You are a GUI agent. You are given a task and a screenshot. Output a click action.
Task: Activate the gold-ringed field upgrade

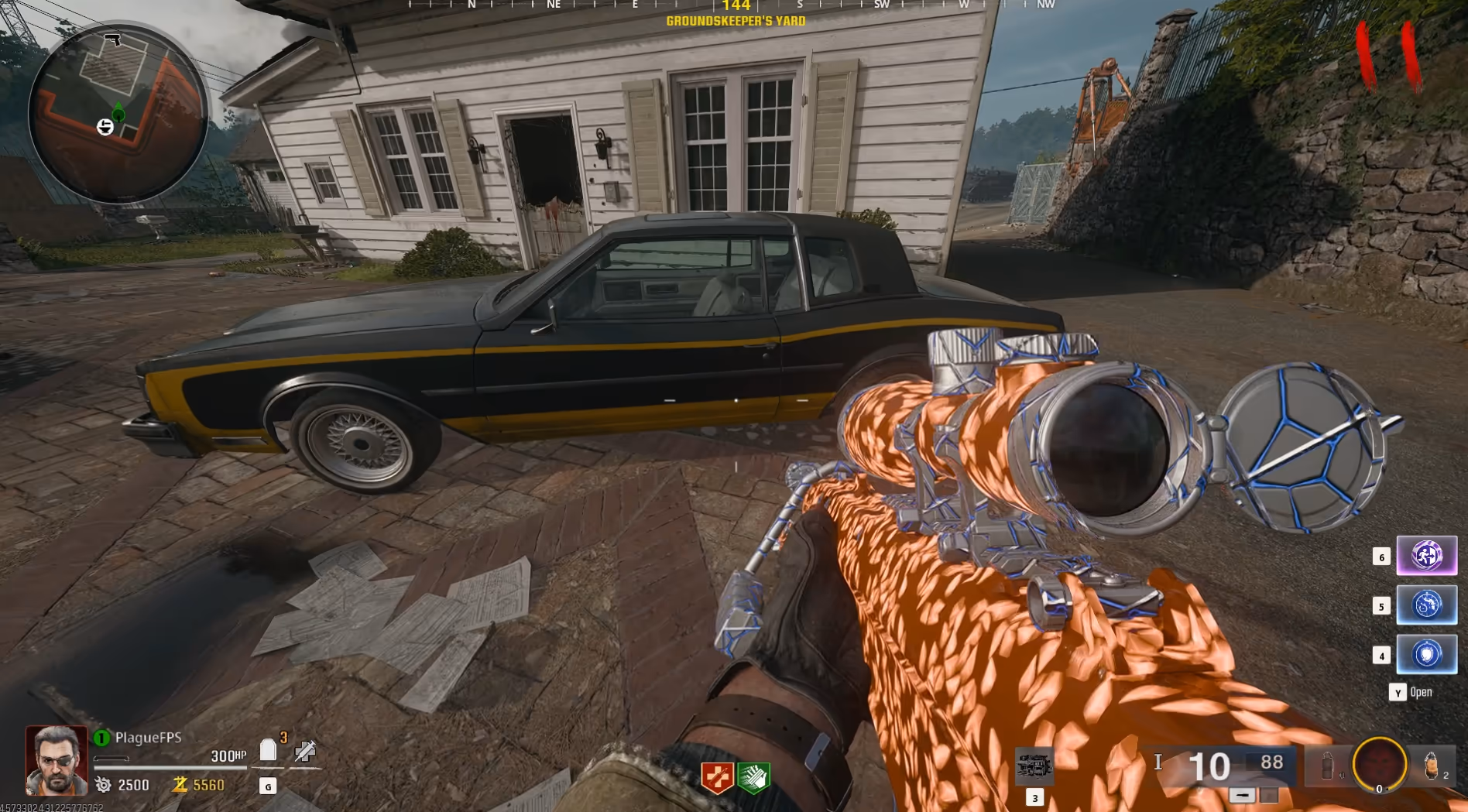(x=1379, y=765)
